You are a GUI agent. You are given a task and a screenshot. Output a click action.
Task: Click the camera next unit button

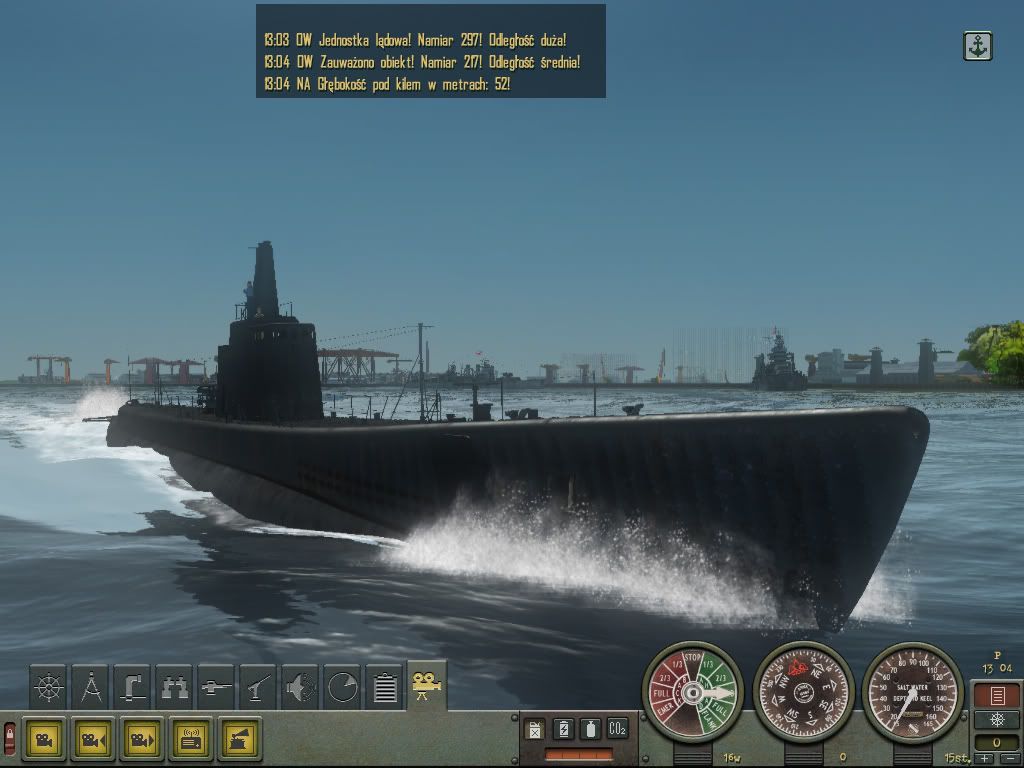point(142,739)
